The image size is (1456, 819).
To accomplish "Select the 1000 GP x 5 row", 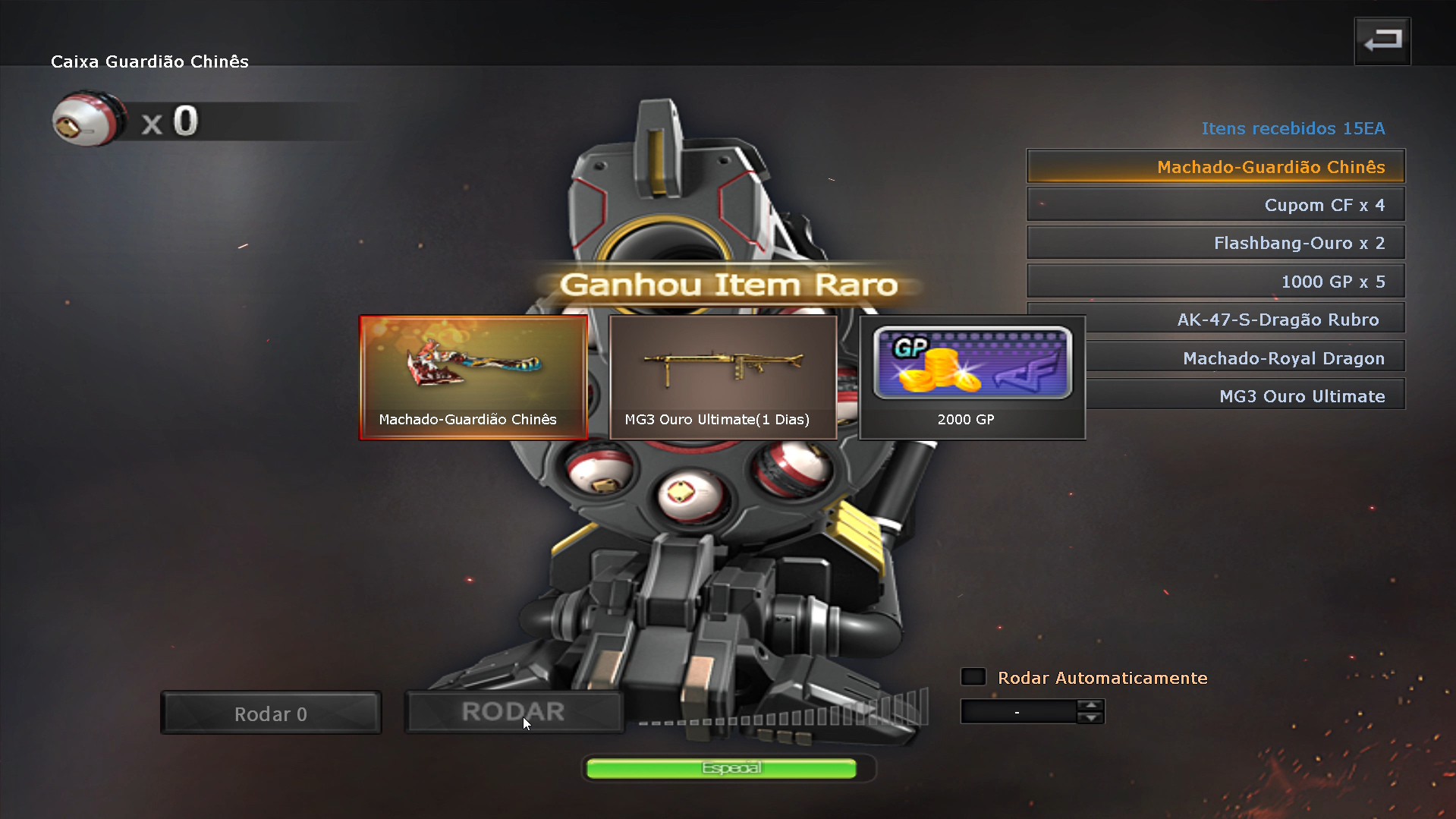I will pyautogui.click(x=1215, y=282).
